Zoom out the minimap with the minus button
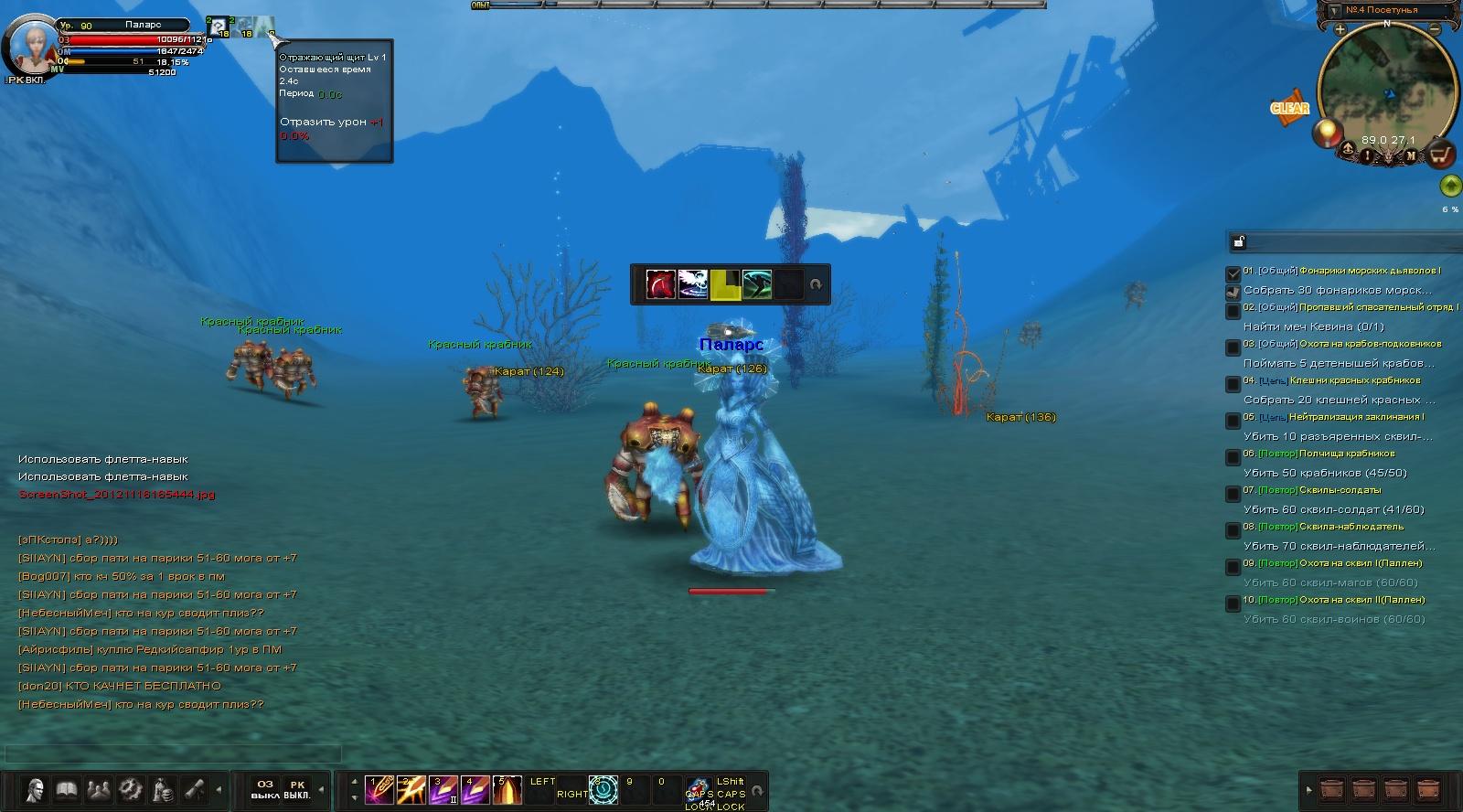 click(x=1435, y=30)
